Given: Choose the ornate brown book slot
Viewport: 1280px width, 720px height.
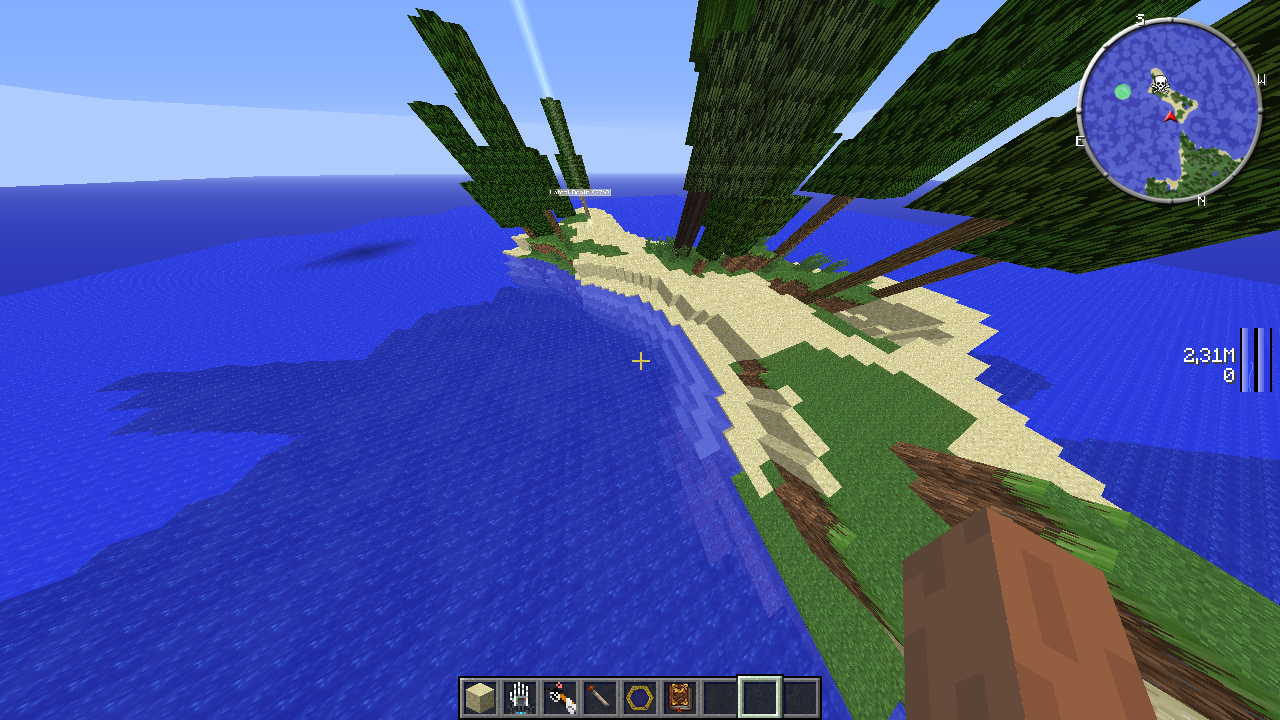Looking at the screenshot, I should click(680, 697).
